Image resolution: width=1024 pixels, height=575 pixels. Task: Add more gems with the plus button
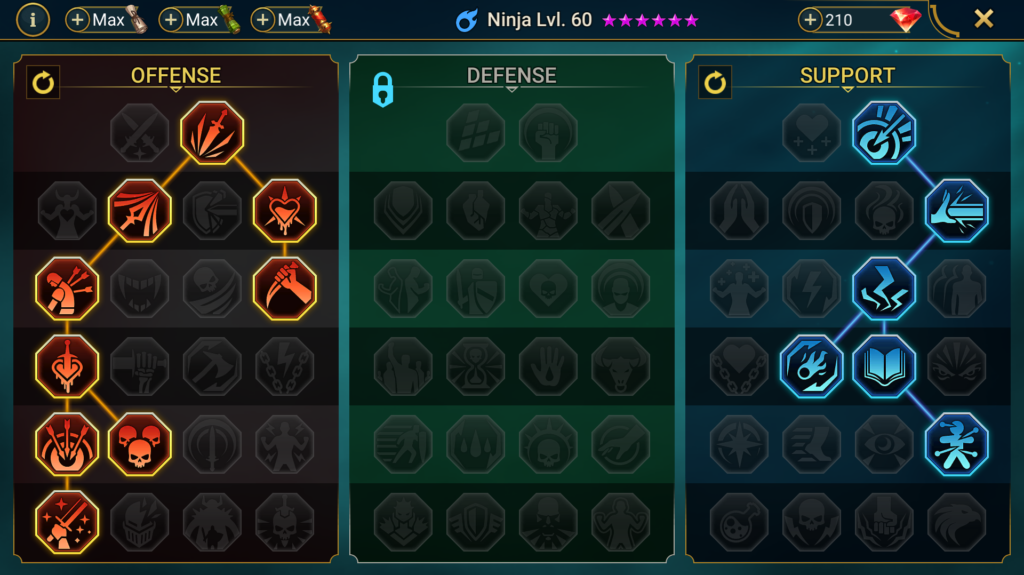click(812, 20)
